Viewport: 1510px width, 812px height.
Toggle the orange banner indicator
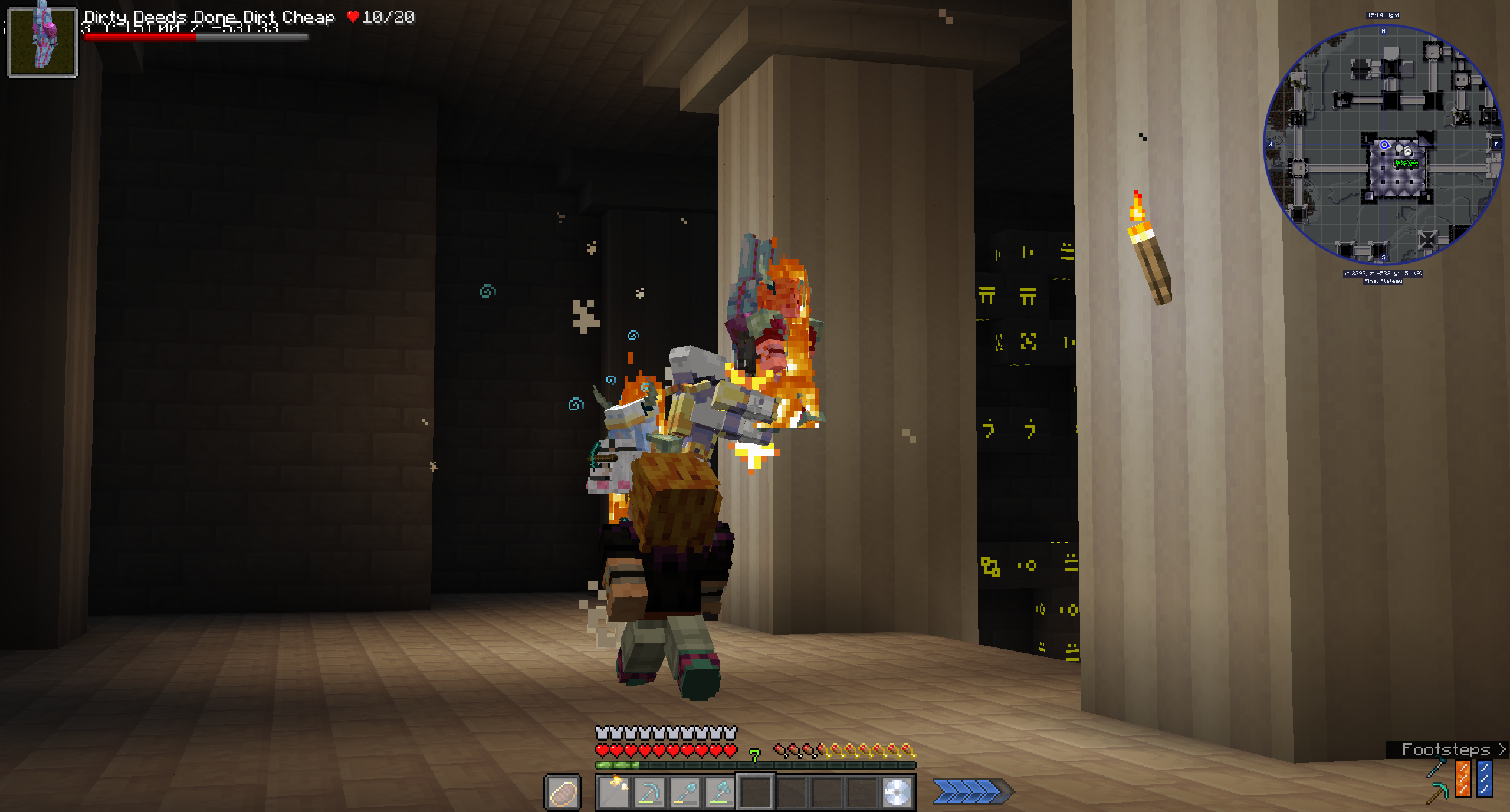click(1463, 780)
